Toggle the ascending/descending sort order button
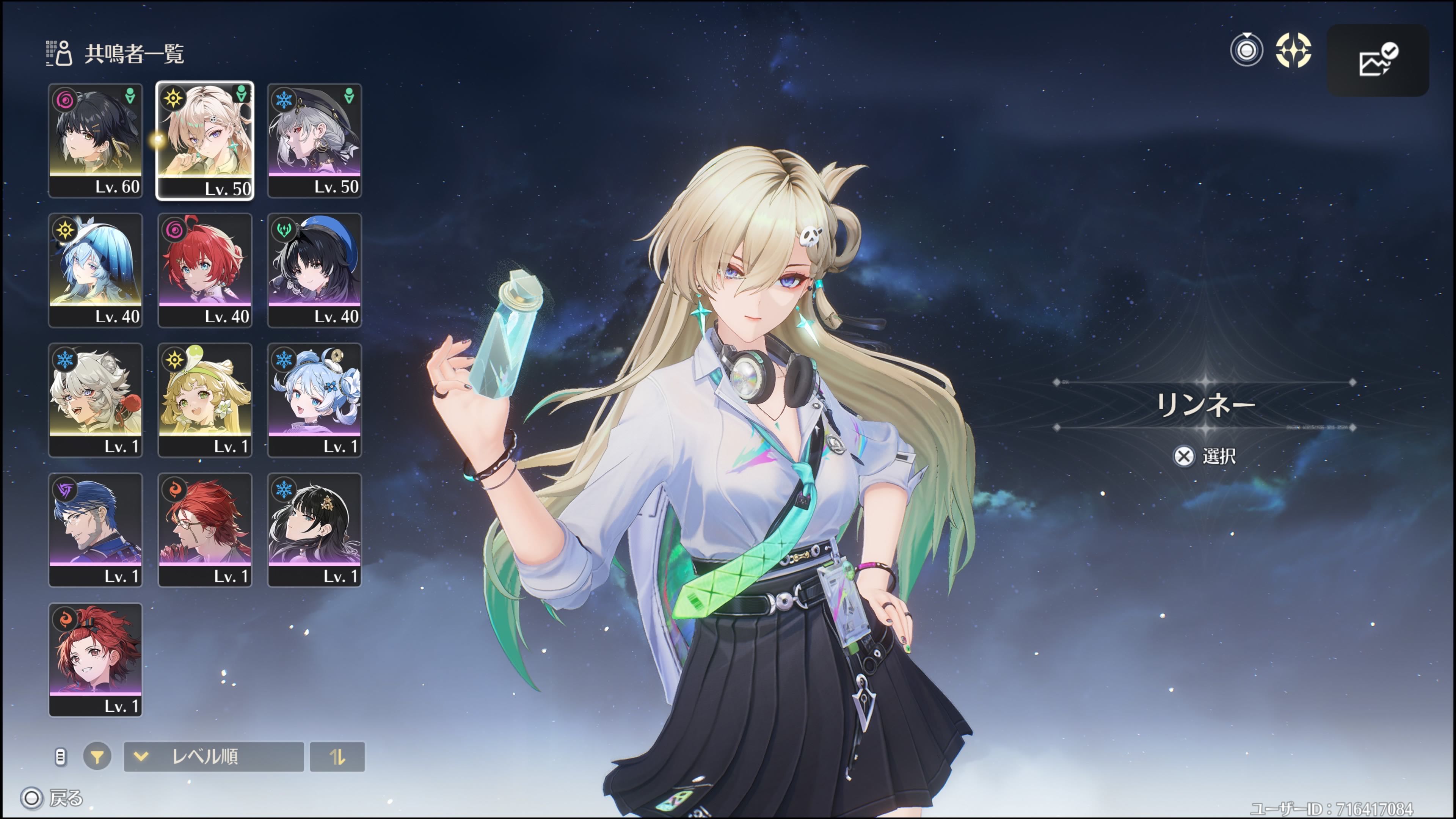Screen dimensions: 1456x819 click(x=337, y=756)
